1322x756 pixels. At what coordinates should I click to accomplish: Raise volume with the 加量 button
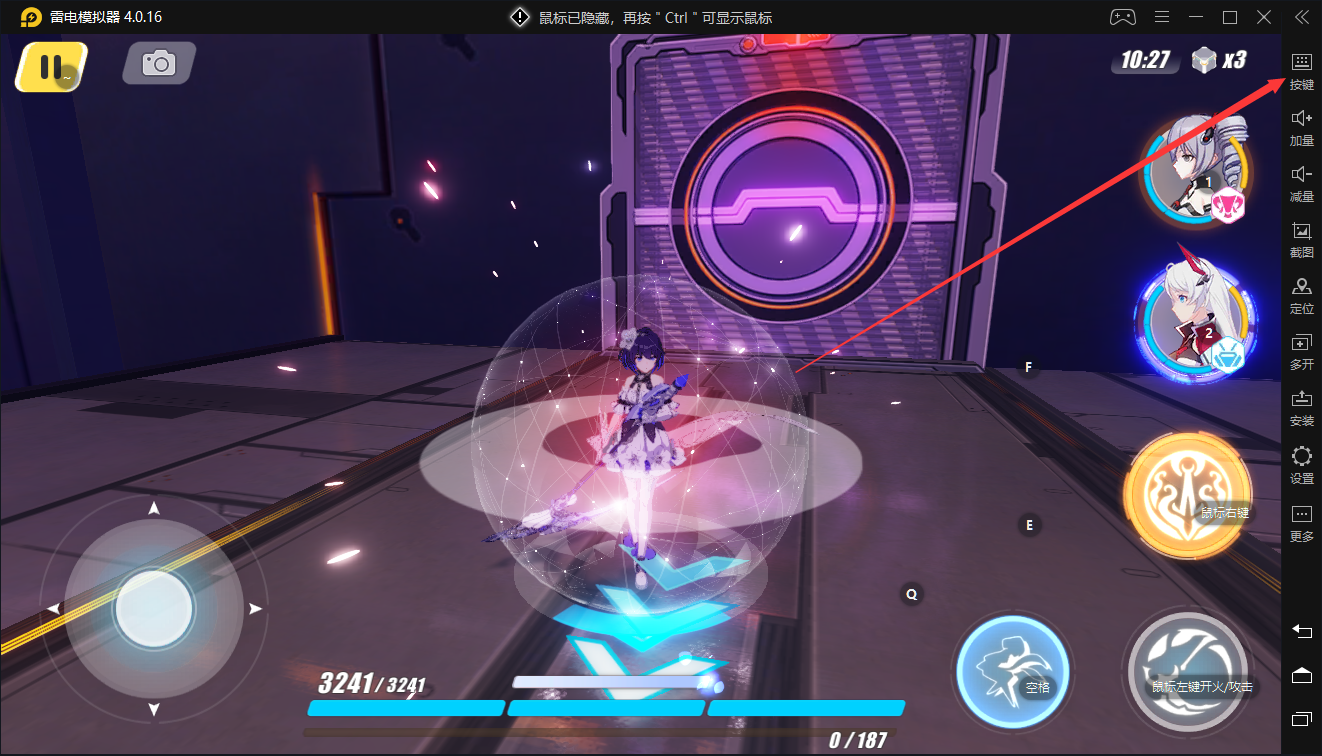[1301, 126]
